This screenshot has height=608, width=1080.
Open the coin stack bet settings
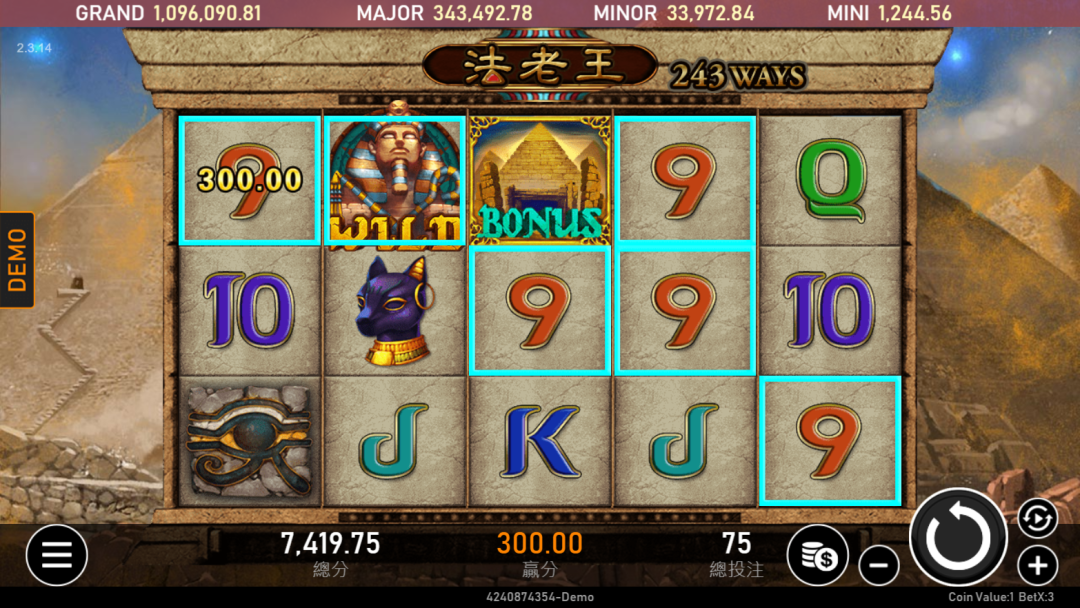817,555
